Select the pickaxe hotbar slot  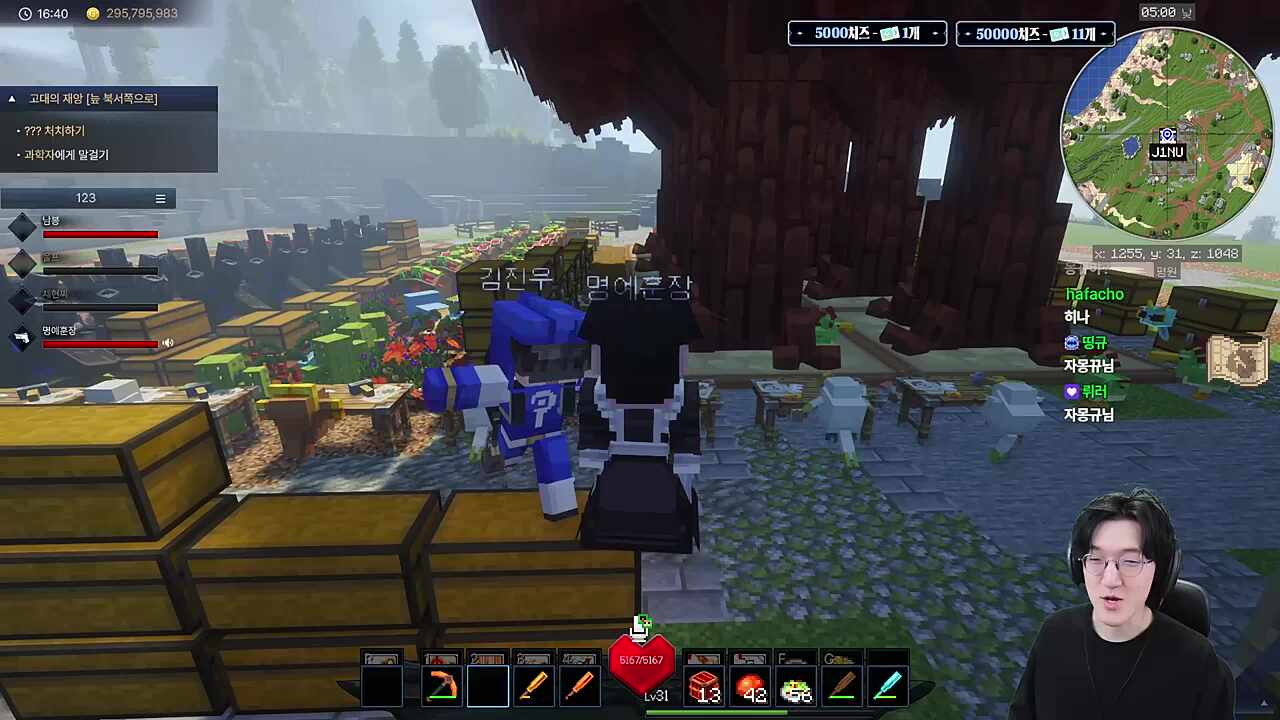pyautogui.click(x=441, y=687)
